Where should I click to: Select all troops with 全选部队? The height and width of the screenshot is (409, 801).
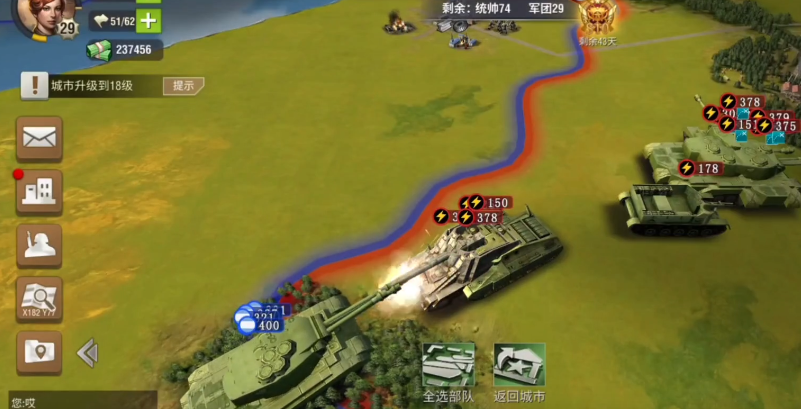448,372
